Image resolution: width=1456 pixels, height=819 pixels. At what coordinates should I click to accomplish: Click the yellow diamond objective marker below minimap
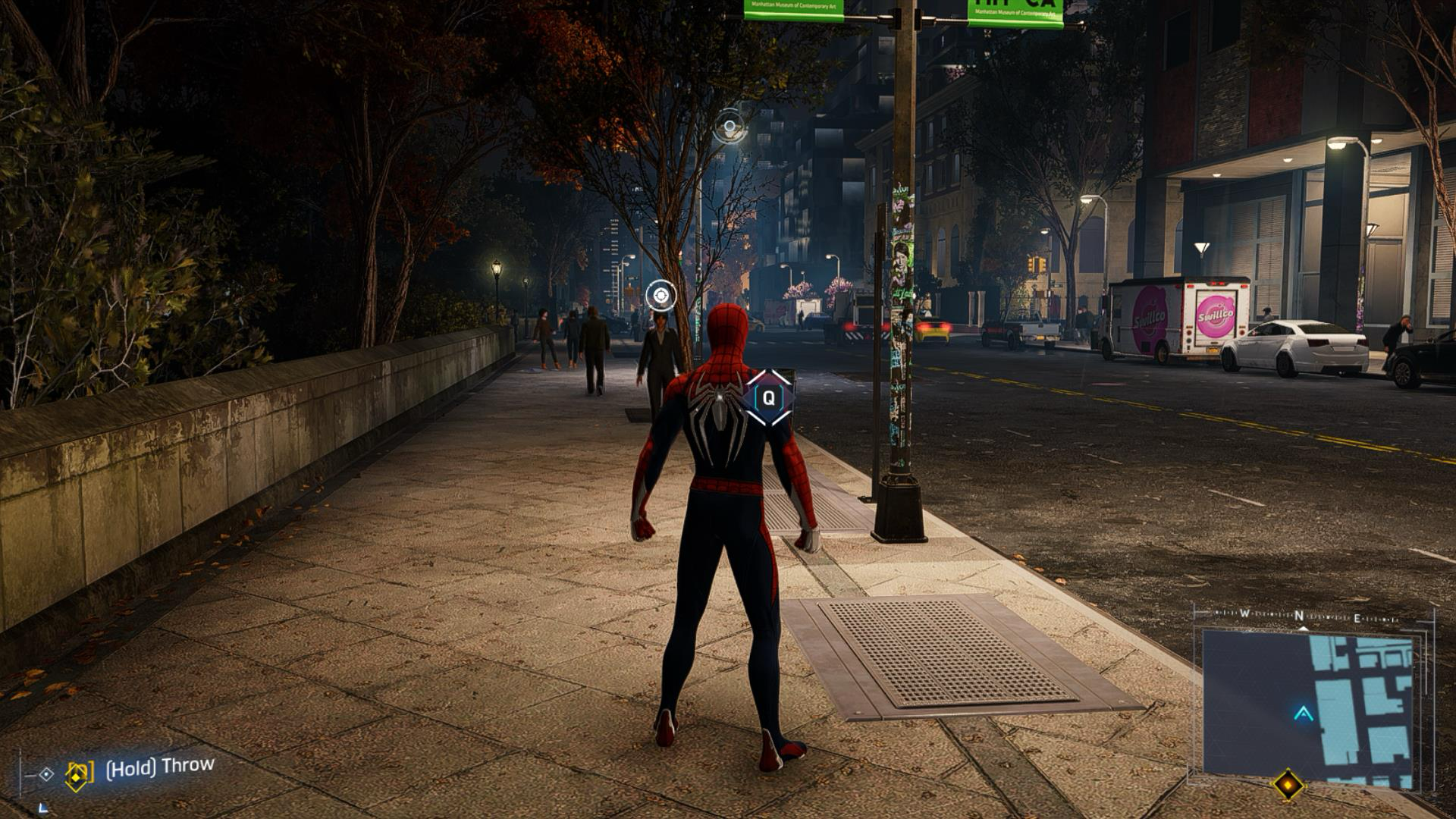[x=1288, y=785]
